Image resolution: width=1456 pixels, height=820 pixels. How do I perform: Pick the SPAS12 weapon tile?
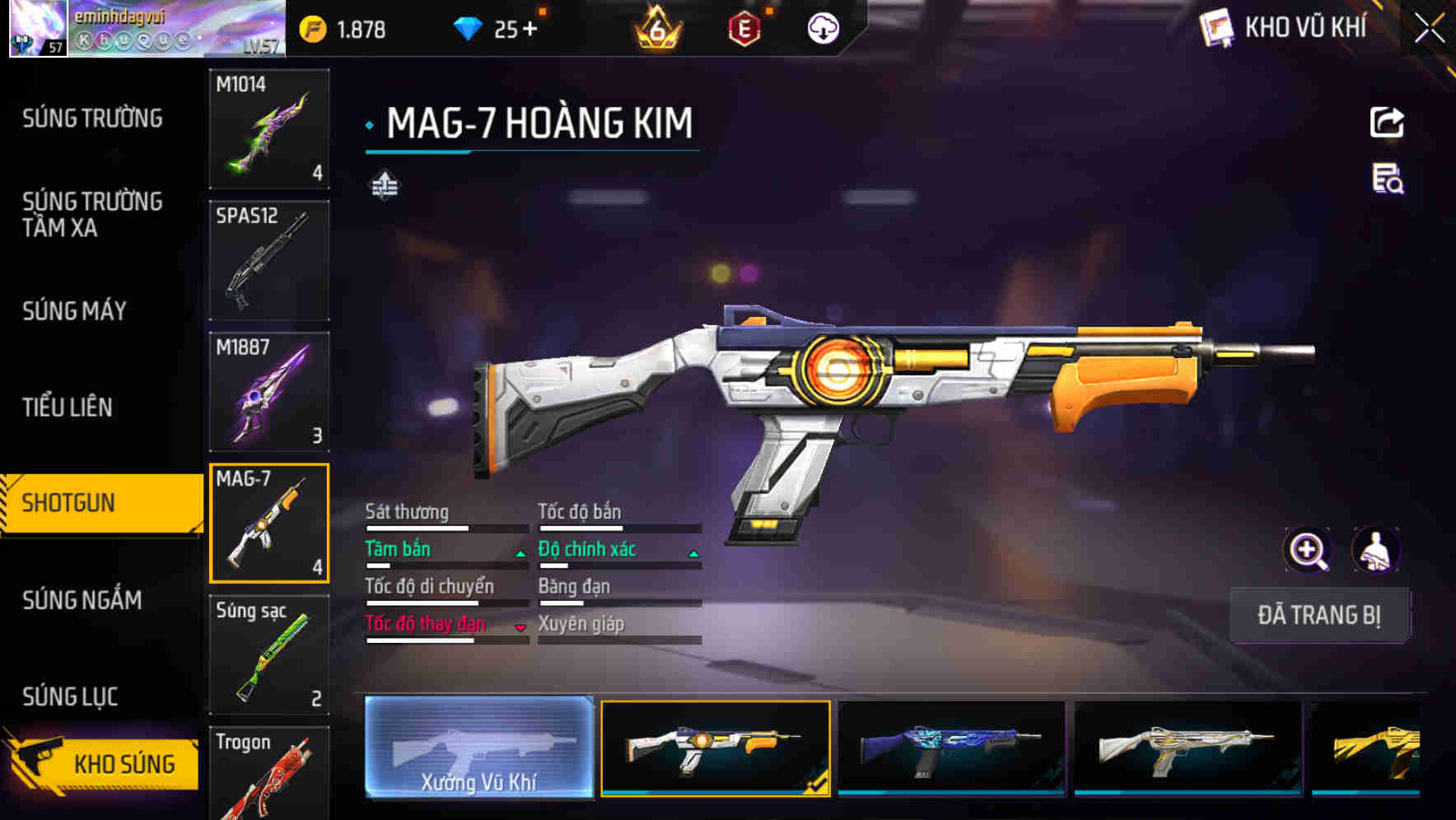tap(269, 260)
